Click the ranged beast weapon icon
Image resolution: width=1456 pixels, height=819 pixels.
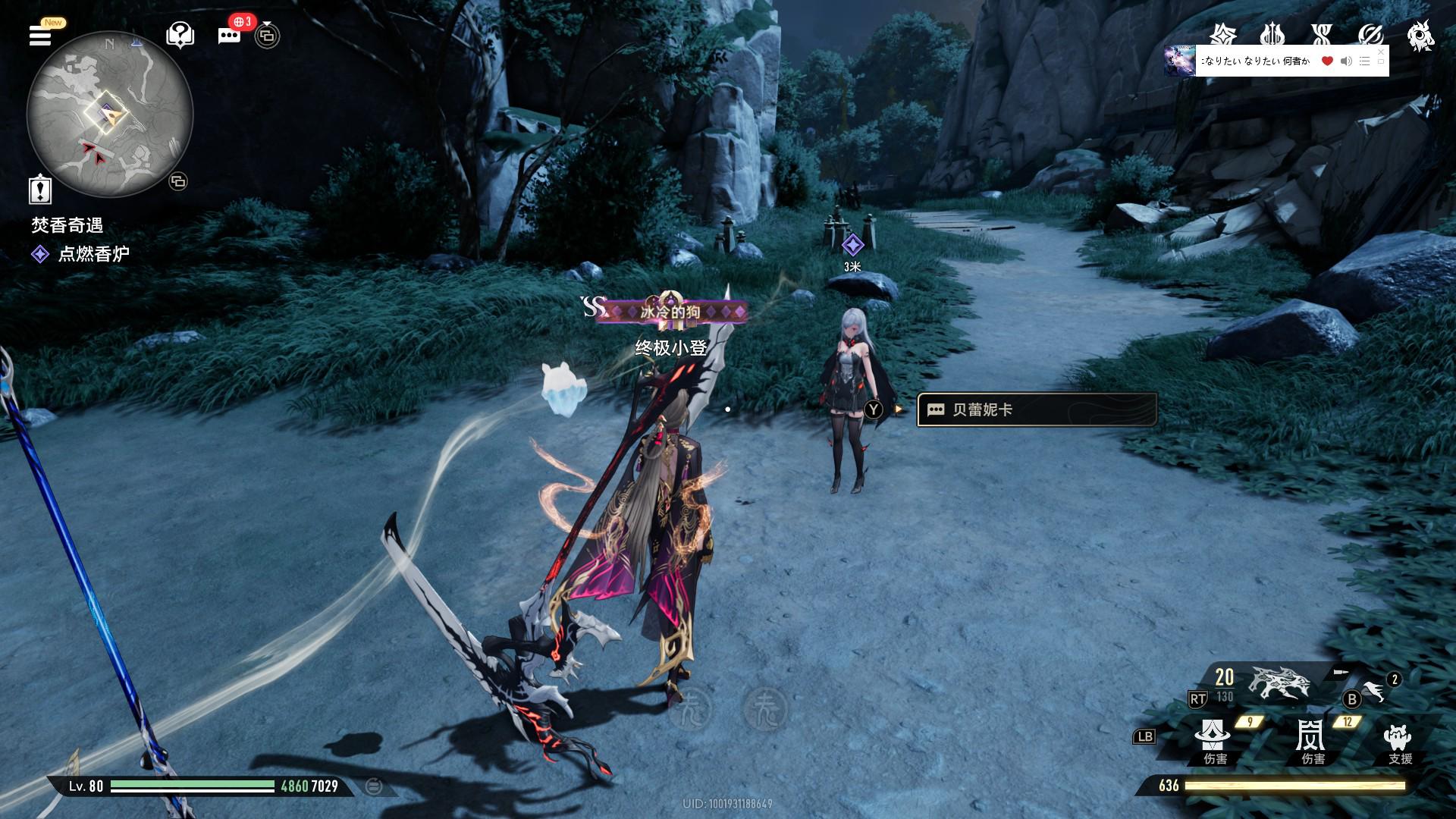coord(1279,684)
